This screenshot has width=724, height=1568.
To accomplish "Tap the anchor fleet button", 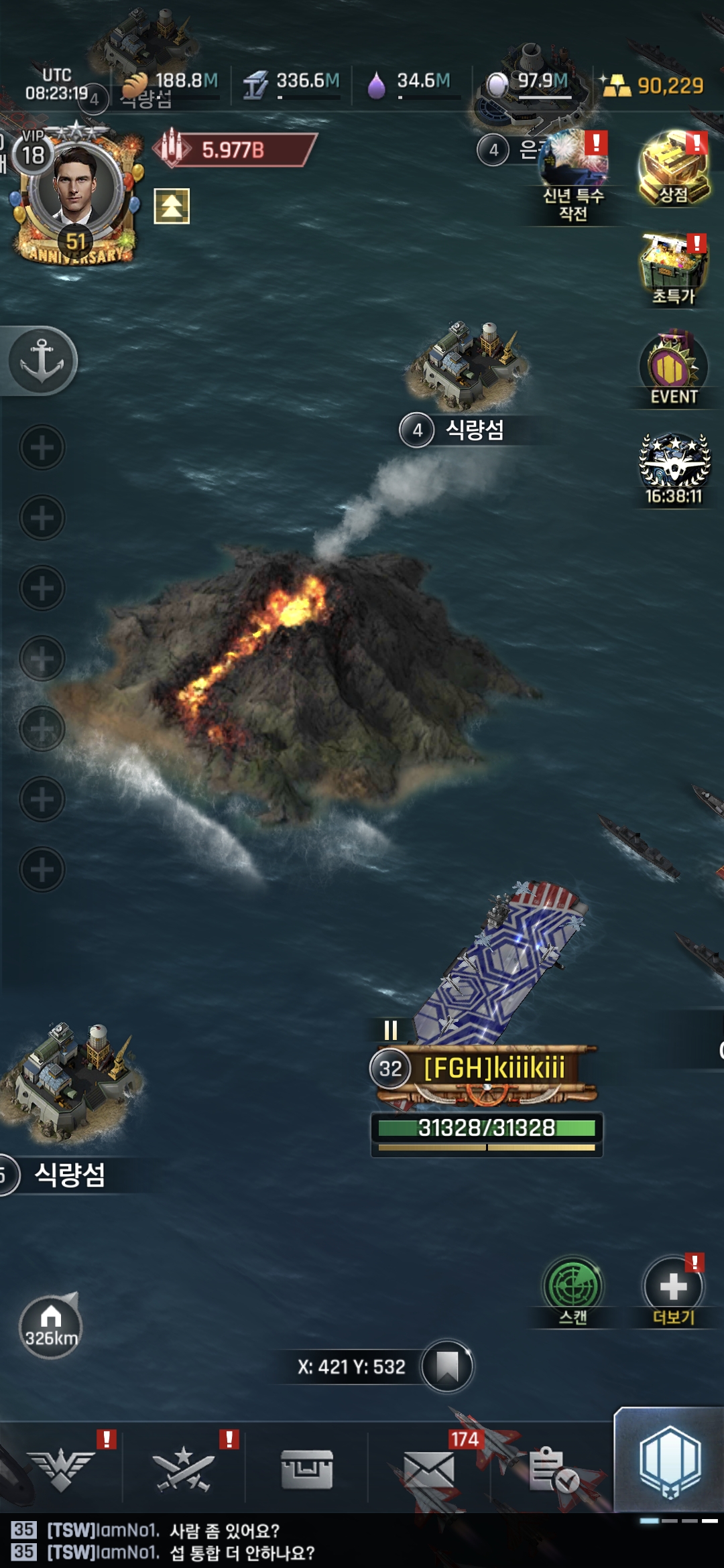I will (x=42, y=361).
